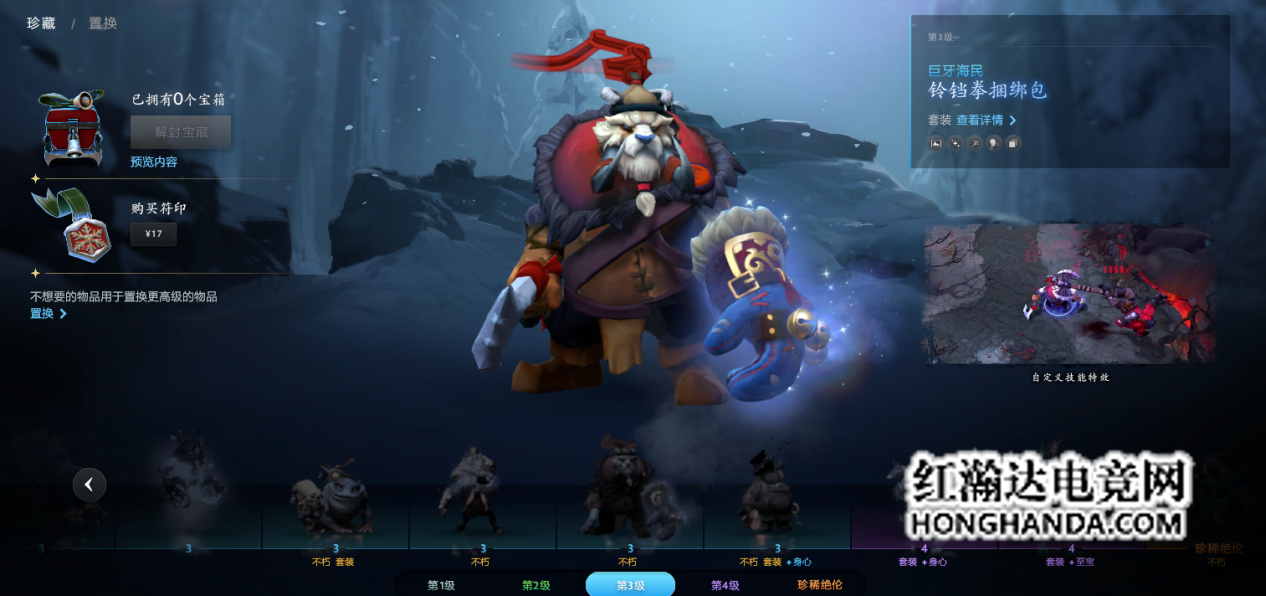Play the 自定义技能特效 preview thumbnail
This screenshot has width=1266, height=596.
coord(1070,294)
